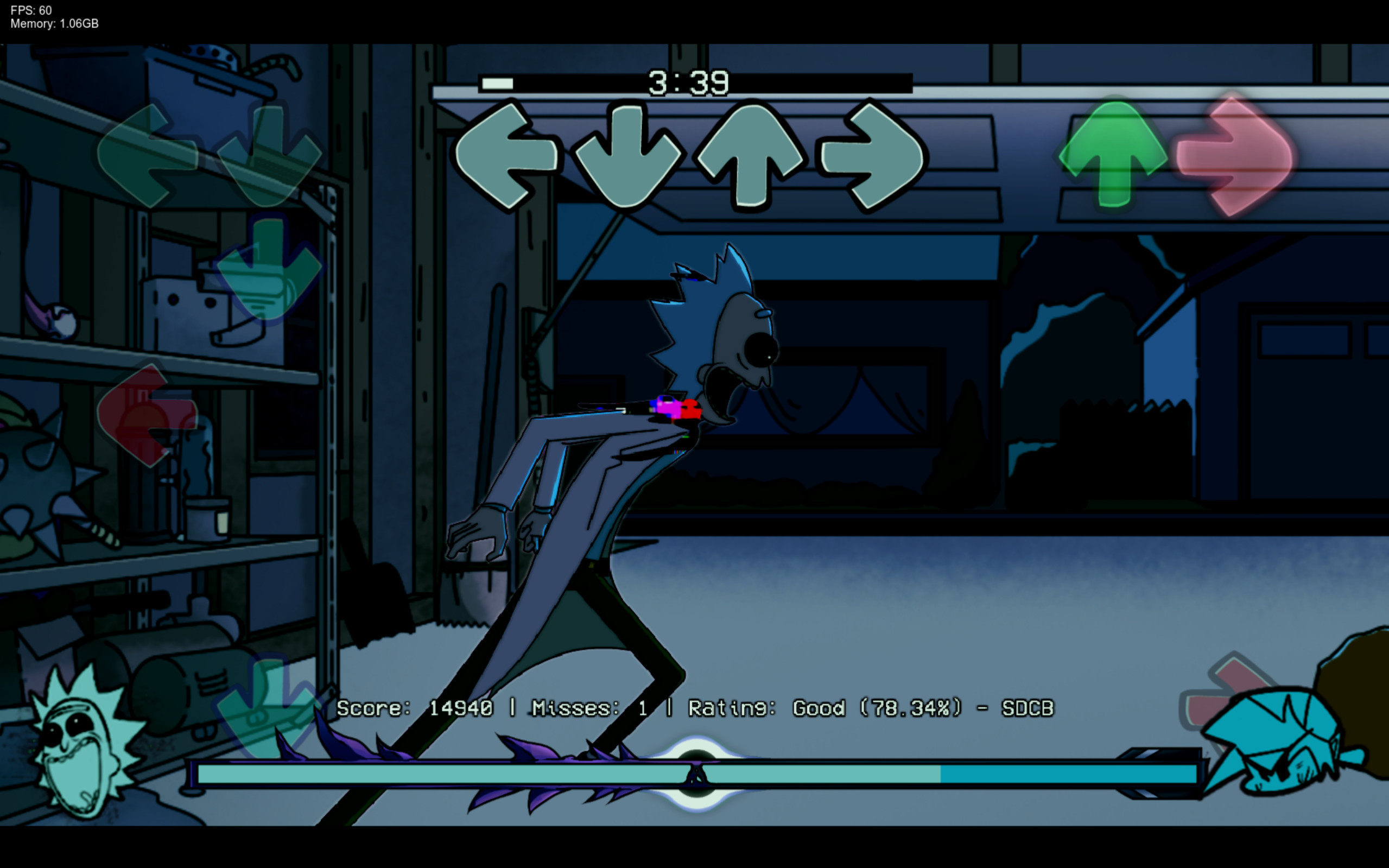
Task: Select the Score text readout
Action: click(414, 708)
